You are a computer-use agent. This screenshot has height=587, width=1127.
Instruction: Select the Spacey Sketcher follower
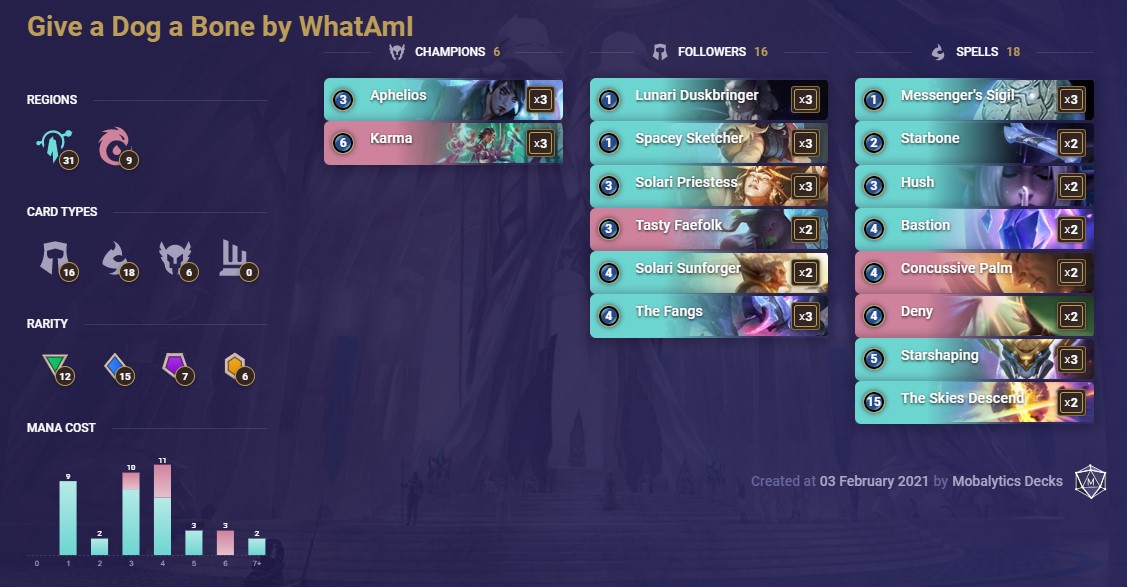(x=708, y=143)
